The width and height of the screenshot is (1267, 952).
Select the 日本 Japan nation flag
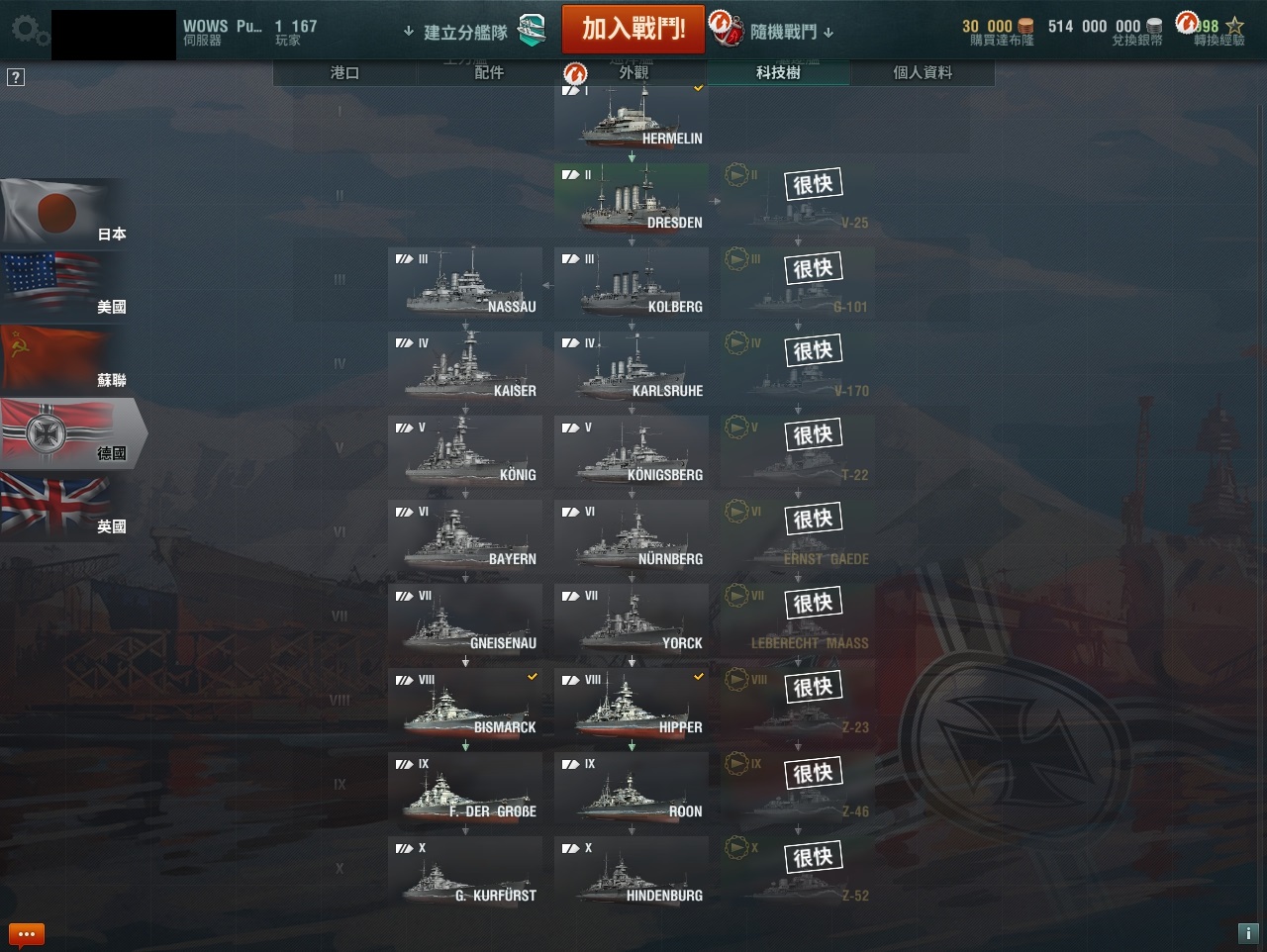point(65,212)
